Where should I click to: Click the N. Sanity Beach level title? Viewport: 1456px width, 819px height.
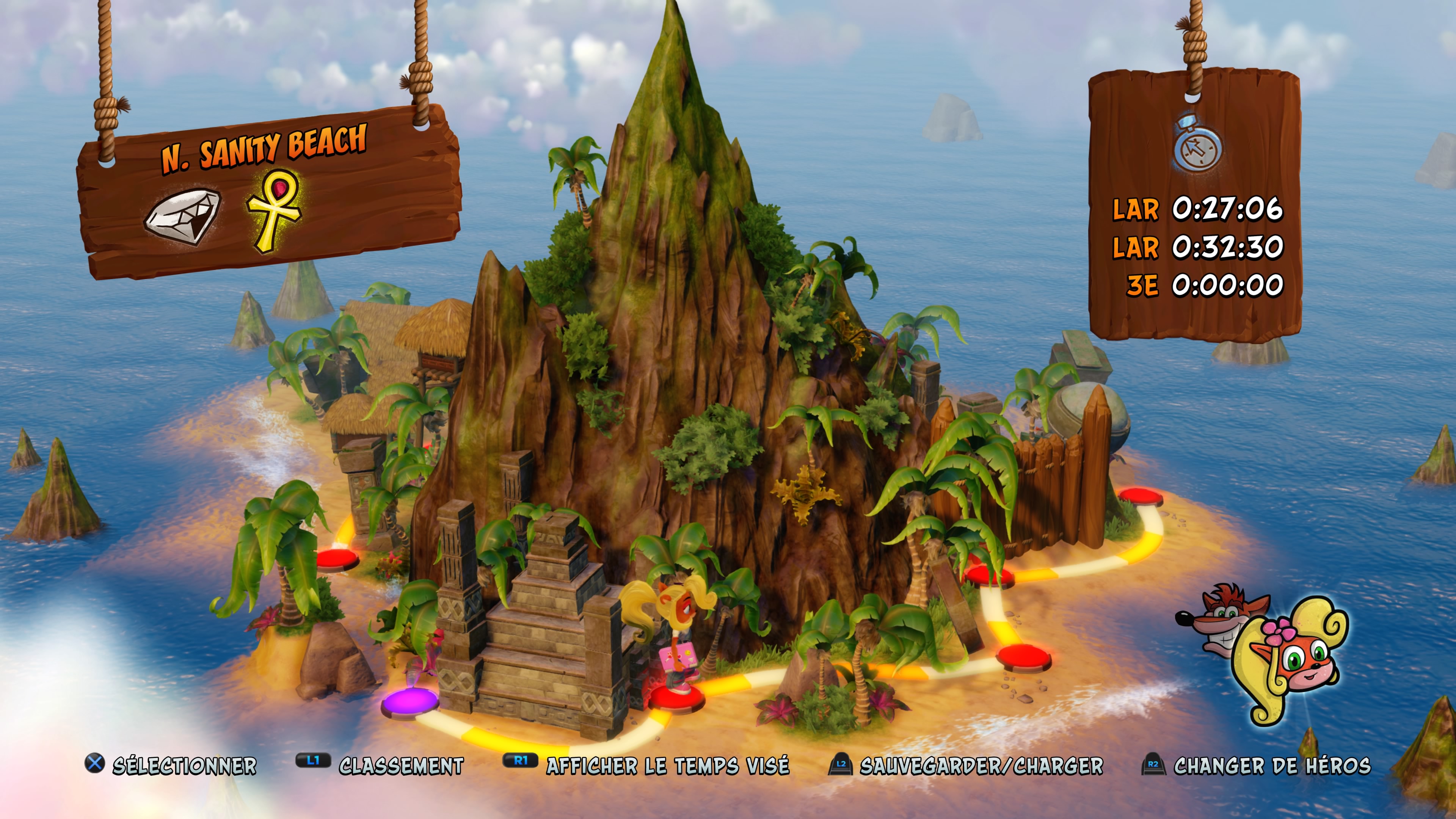click(264, 148)
